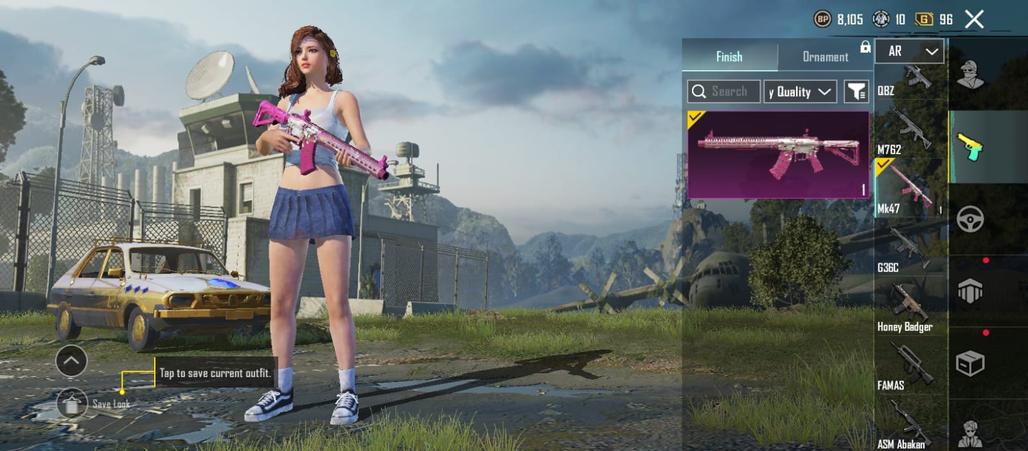Select the pink Mk47 finish thumbnail
The width and height of the screenshot is (1028, 451).
(778, 154)
